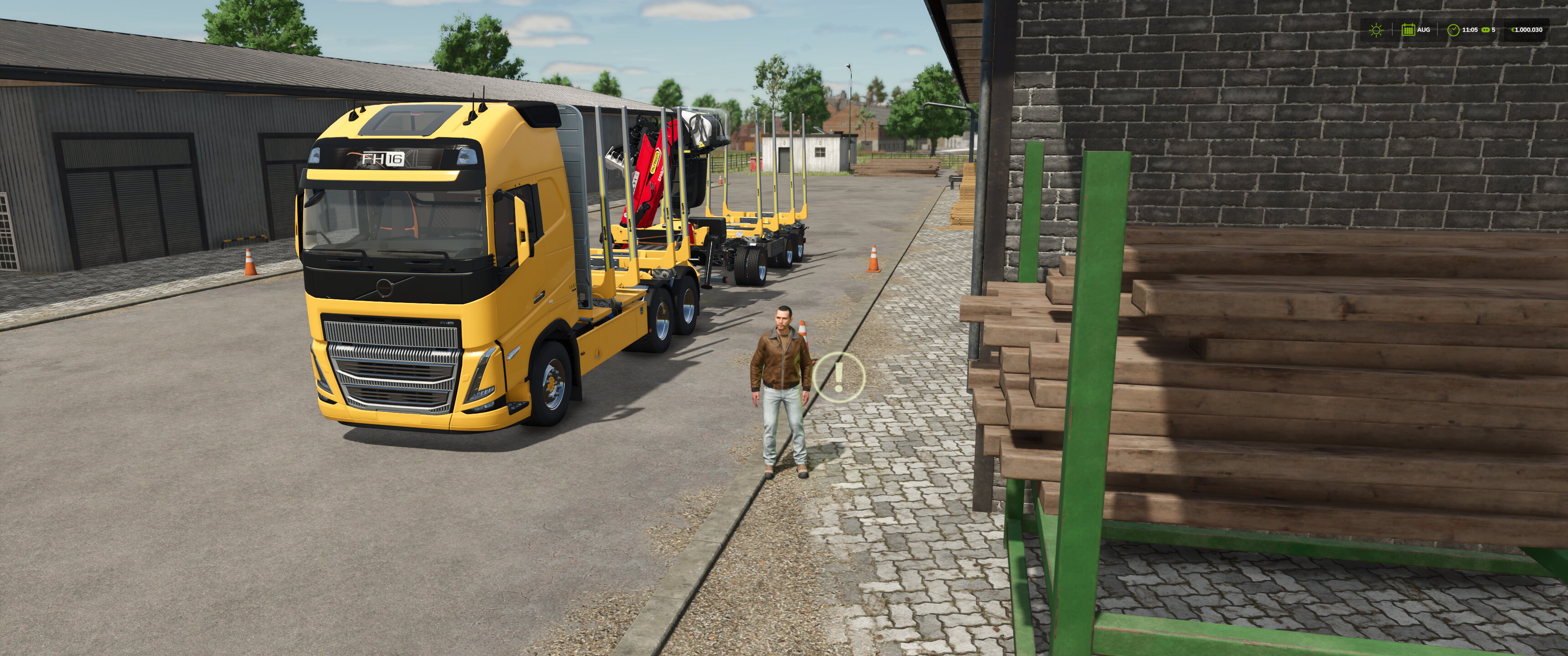The width and height of the screenshot is (1568, 656).
Task: Select the exclamation mark marker beside the man
Action: 840,377
